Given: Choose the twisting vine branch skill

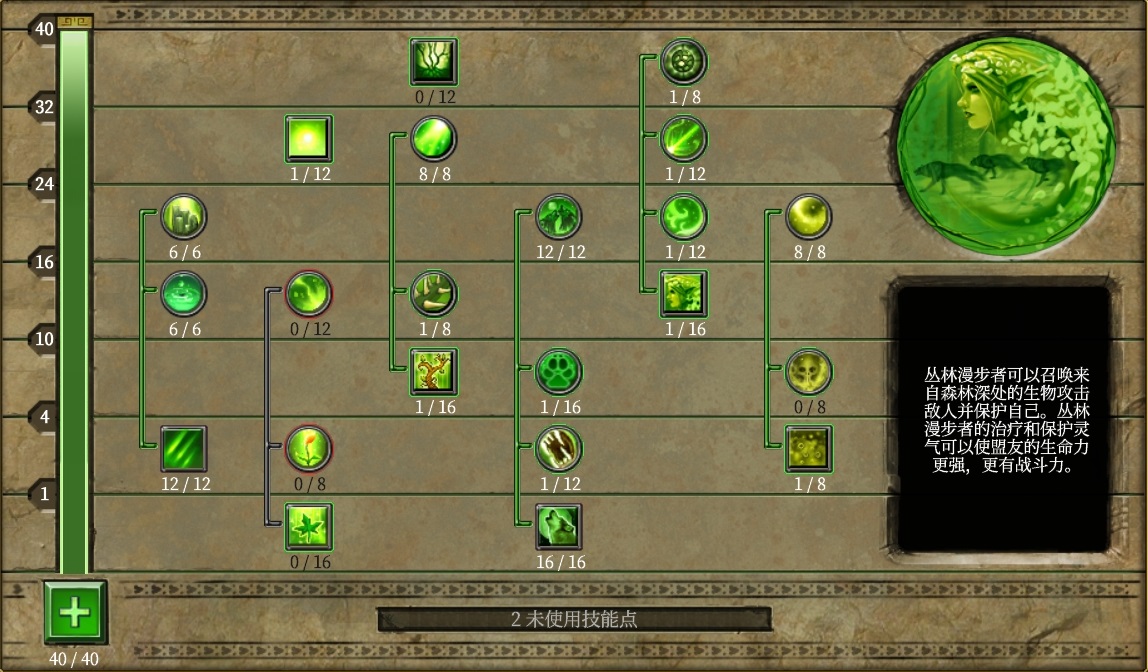Looking at the screenshot, I should coord(434,371).
